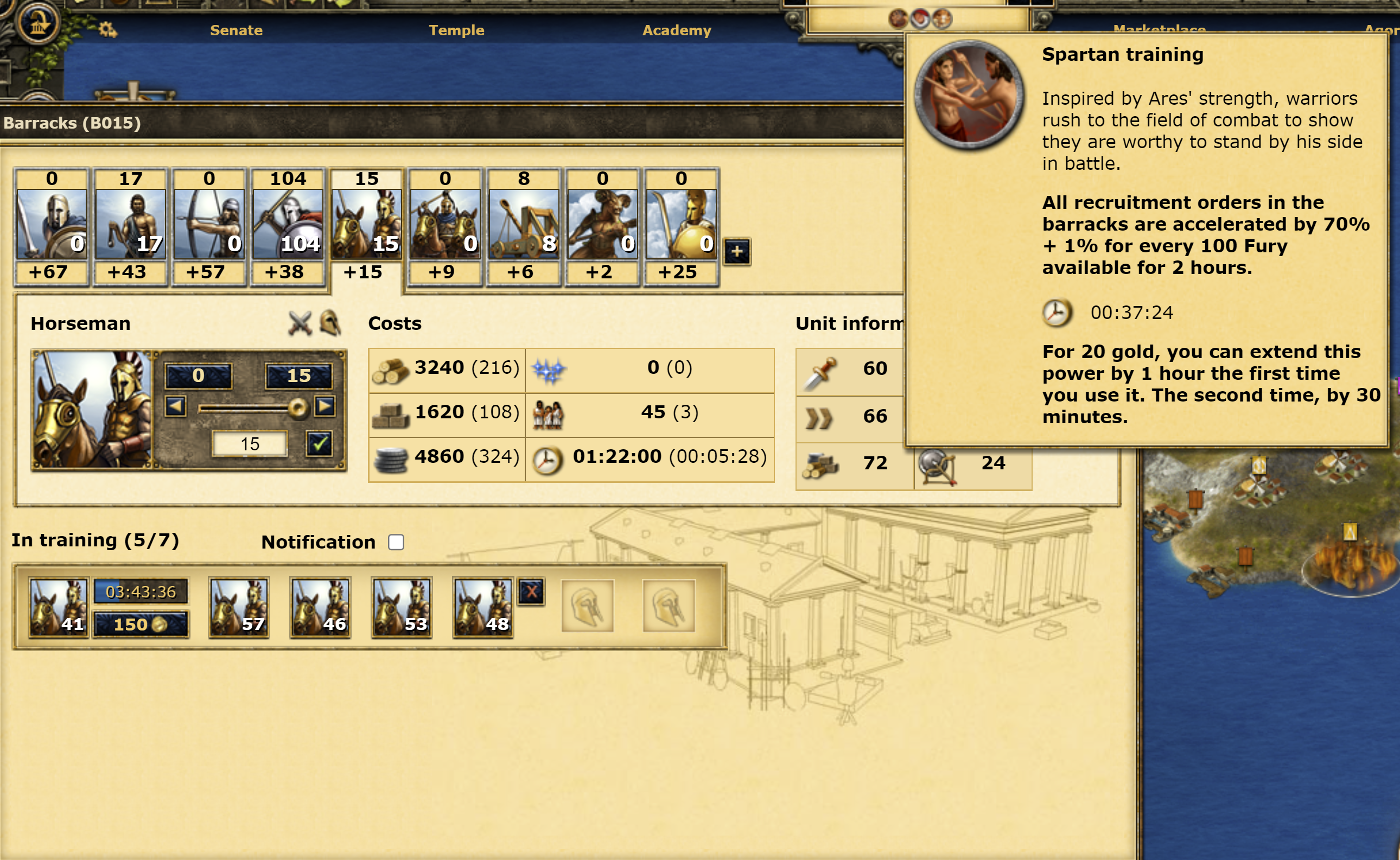The image size is (1400, 860).
Task: Click the plus button beside unit tabs
Action: (x=737, y=251)
